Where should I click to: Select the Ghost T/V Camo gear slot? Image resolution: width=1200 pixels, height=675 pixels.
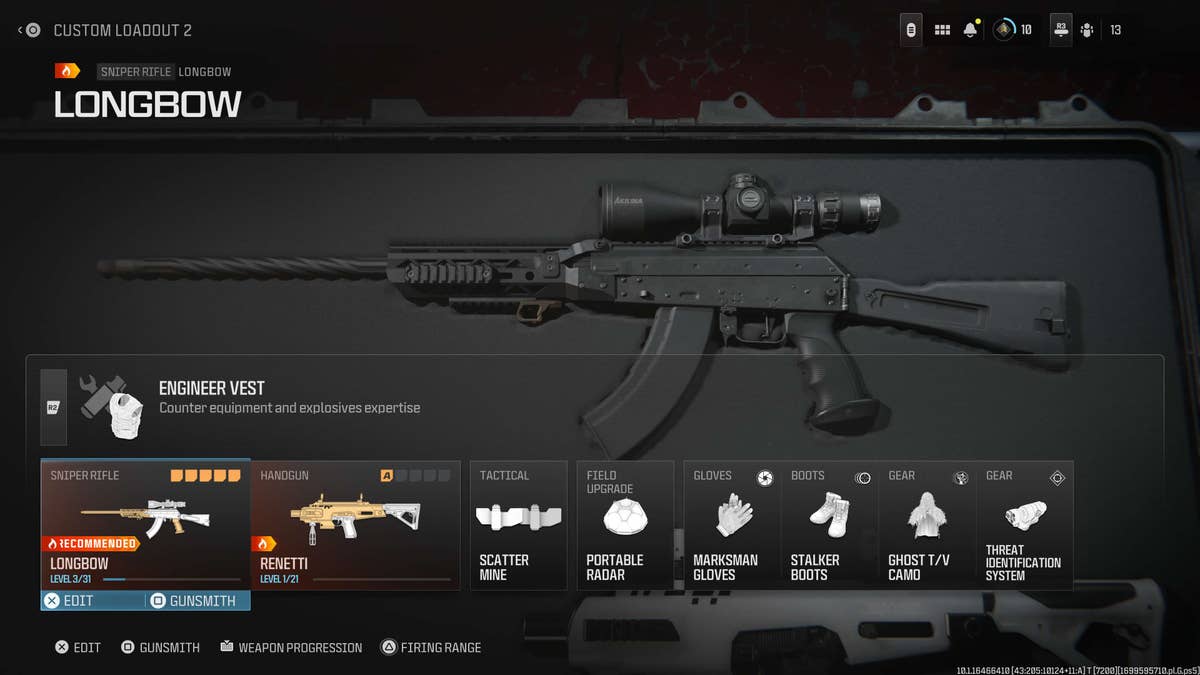pos(927,525)
